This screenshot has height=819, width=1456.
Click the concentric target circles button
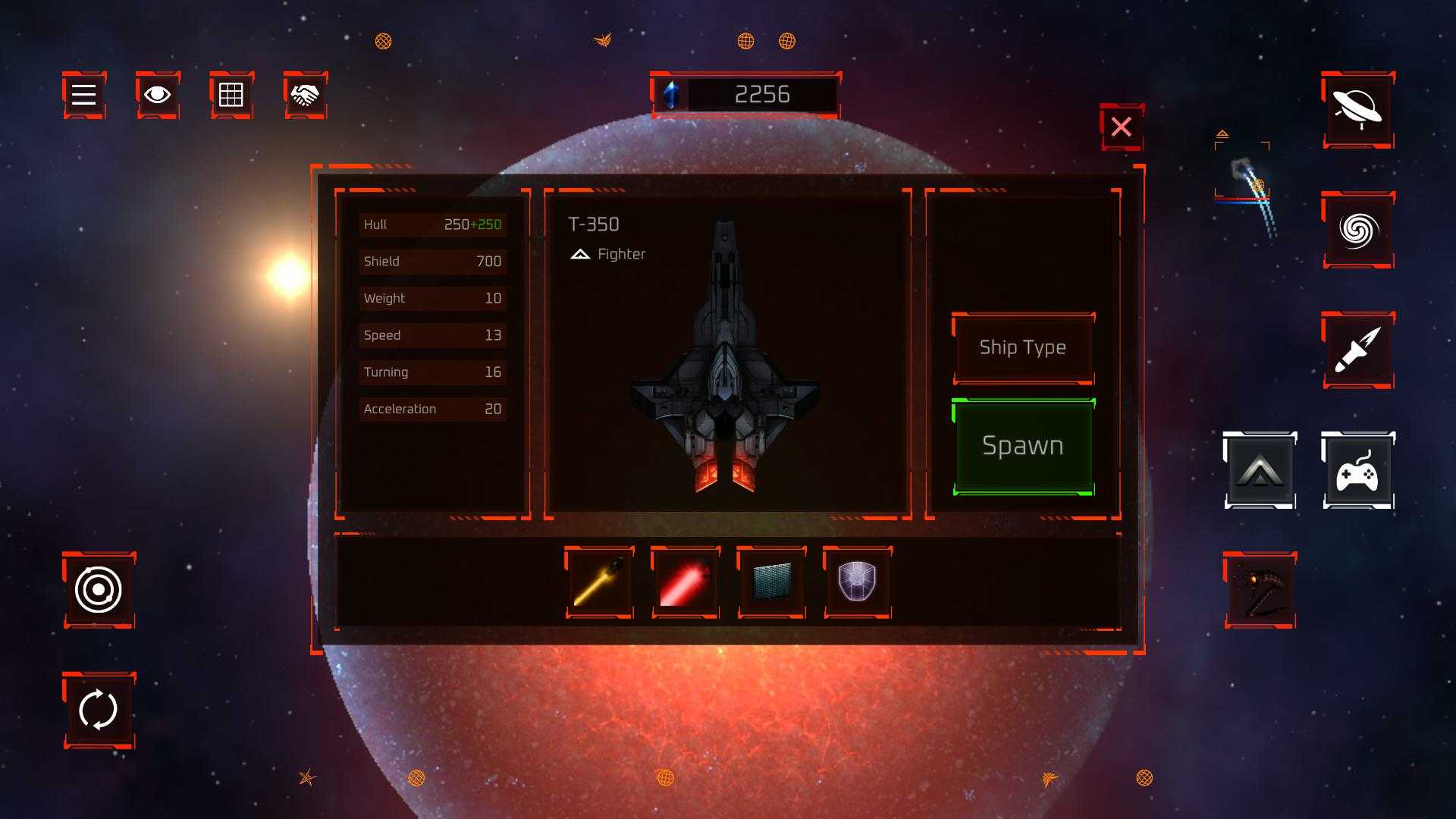[99, 590]
